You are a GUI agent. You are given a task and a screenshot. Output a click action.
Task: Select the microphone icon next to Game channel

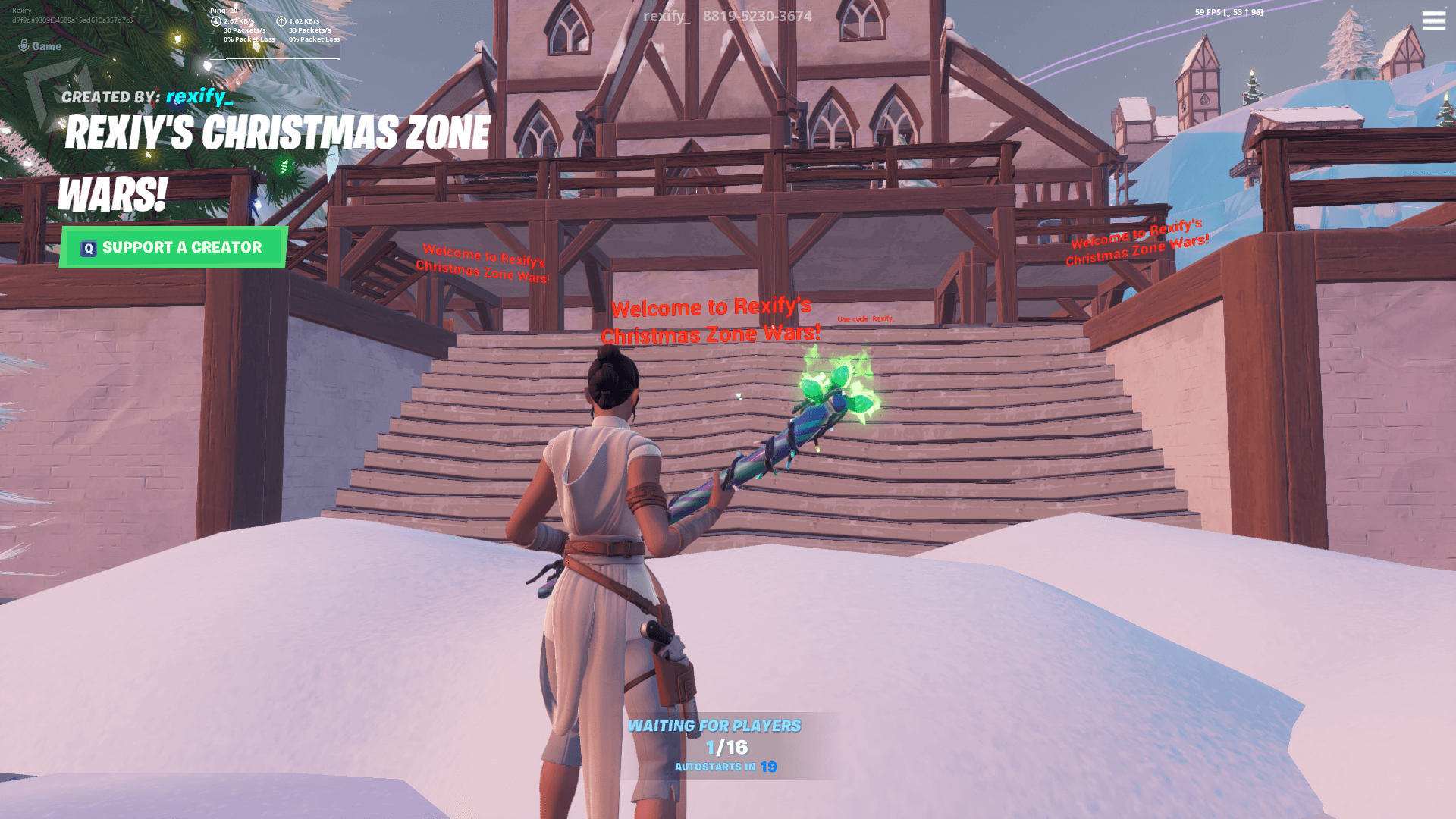click(x=24, y=44)
